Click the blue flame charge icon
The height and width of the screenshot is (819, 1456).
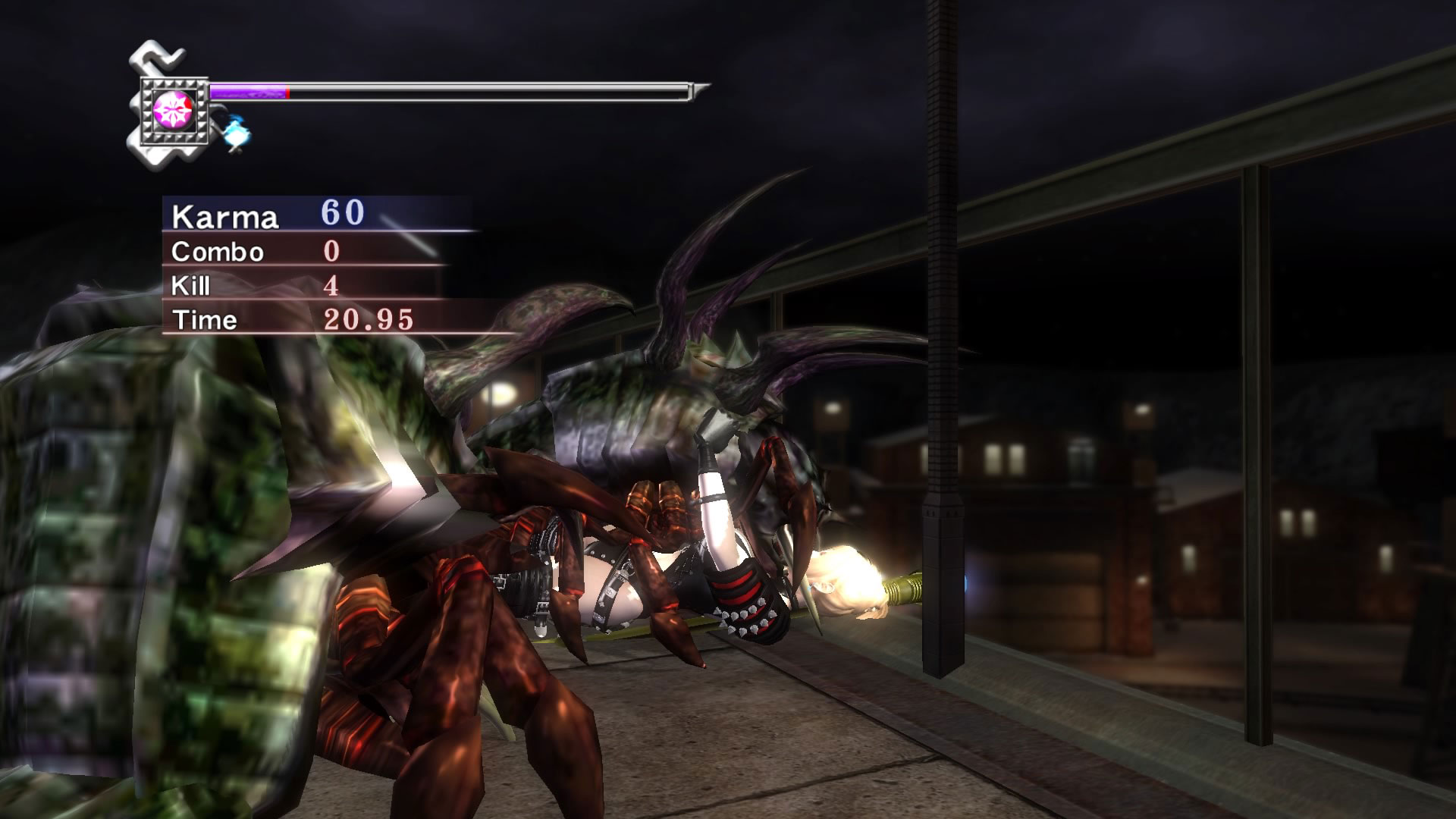tap(236, 132)
